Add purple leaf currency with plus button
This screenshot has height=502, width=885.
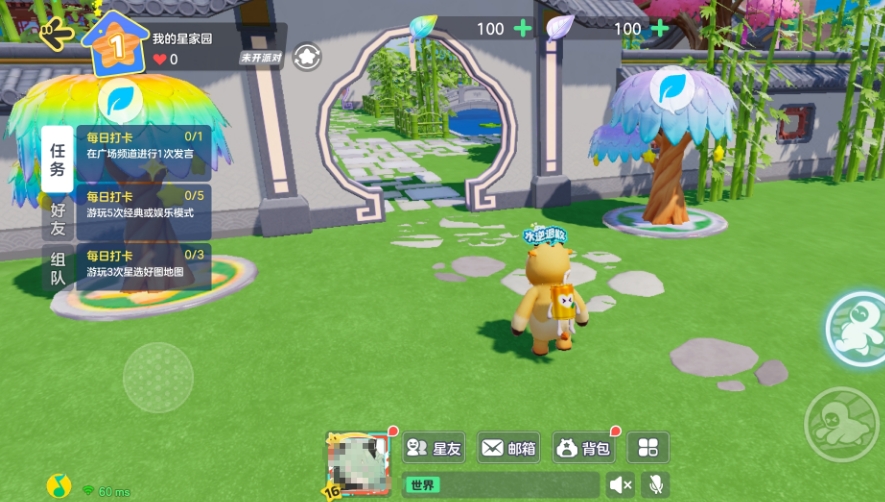(x=659, y=28)
